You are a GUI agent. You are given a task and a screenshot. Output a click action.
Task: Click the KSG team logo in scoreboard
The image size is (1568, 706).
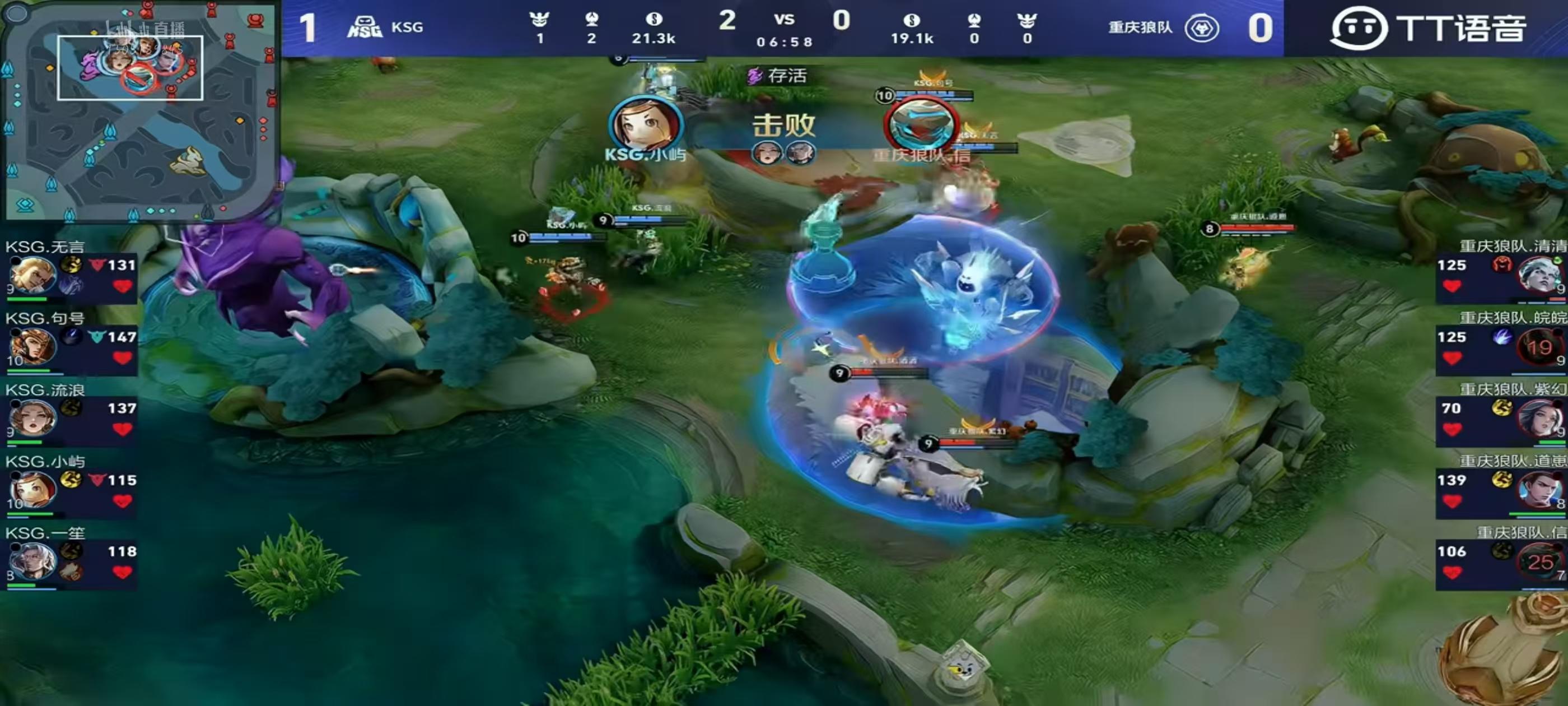coord(364,27)
